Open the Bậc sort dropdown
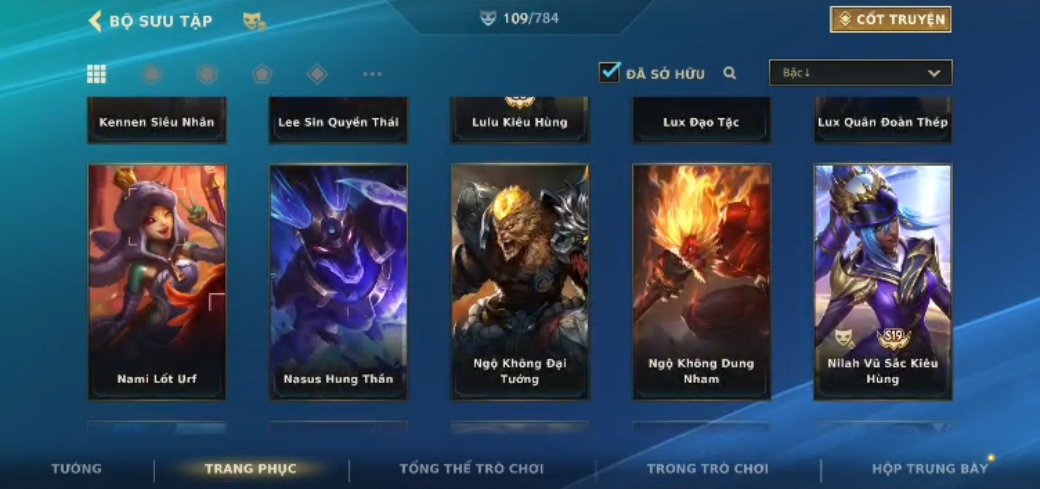 coord(860,73)
